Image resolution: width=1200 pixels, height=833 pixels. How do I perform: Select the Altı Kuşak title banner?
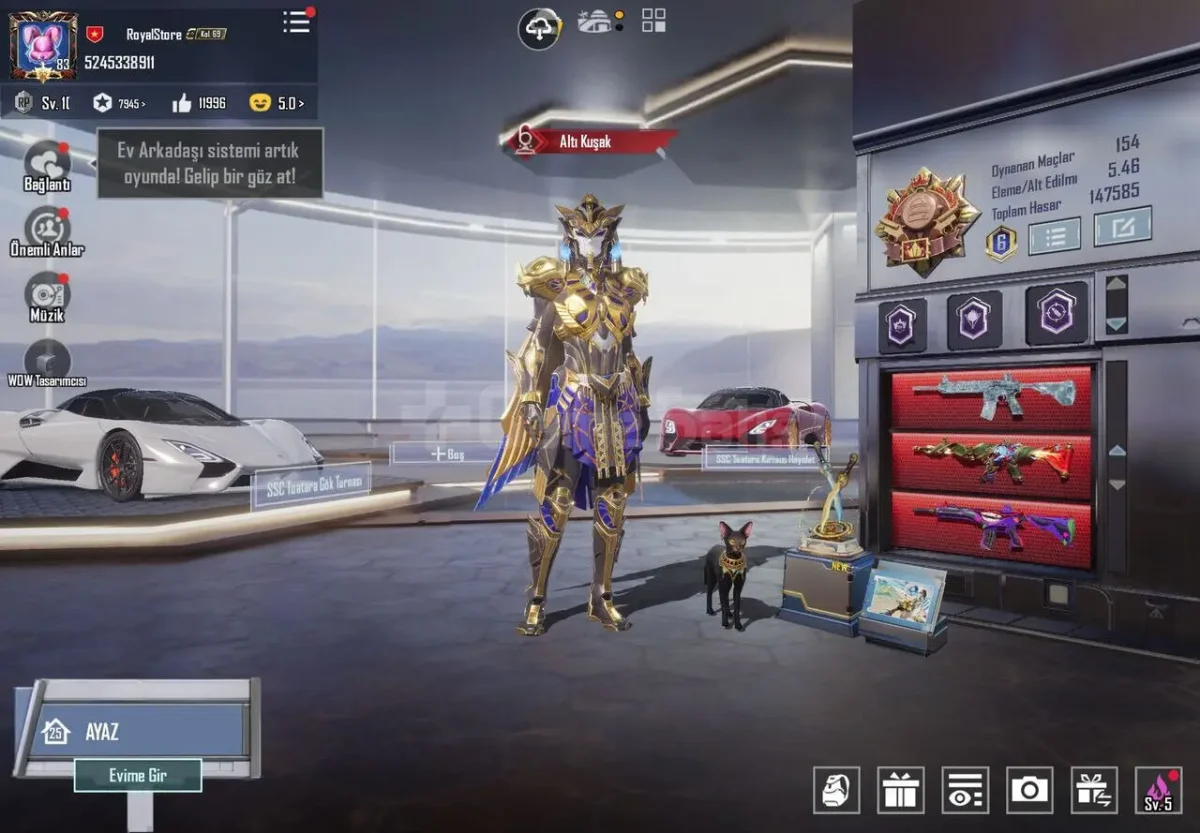click(590, 142)
